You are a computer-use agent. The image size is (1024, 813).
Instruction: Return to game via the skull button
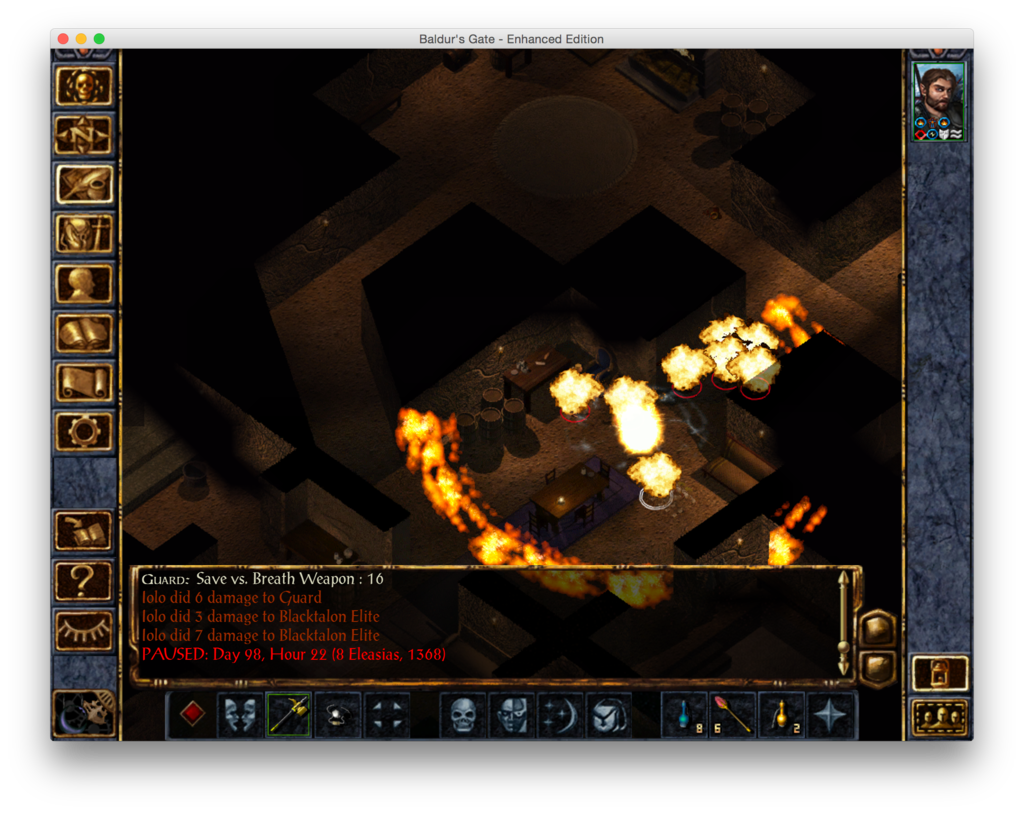[84, 87]
